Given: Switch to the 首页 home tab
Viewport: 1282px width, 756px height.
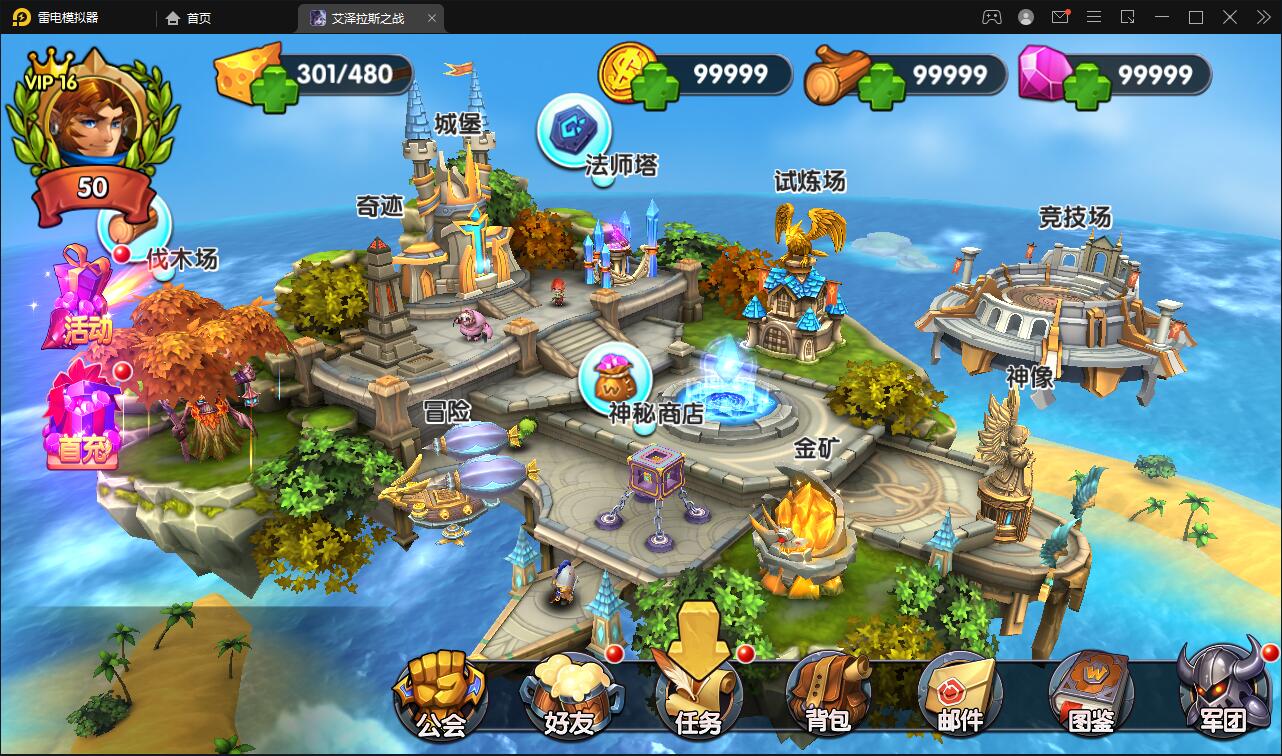Looking at the screenshot, I should pyautogui.click(x=189, y=18).
